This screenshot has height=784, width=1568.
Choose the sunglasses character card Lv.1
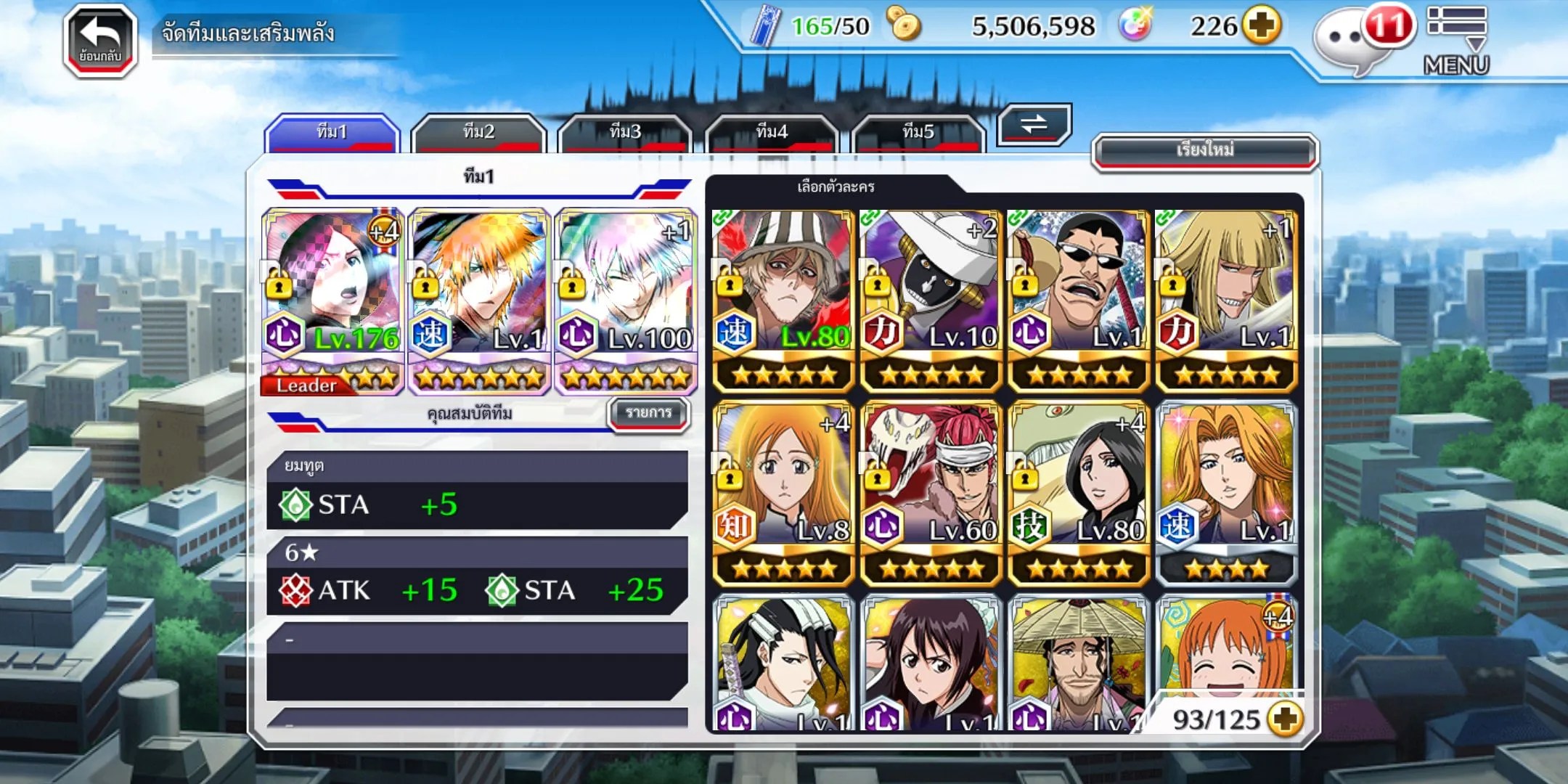tap(1079, 300)
